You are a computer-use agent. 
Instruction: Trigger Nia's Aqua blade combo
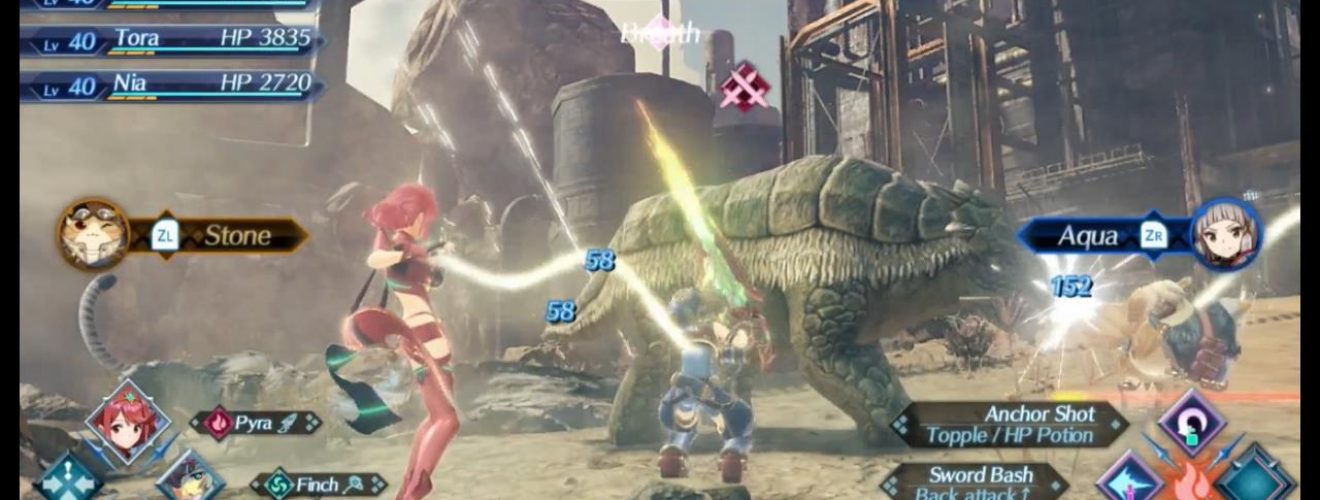(1100, 236)
